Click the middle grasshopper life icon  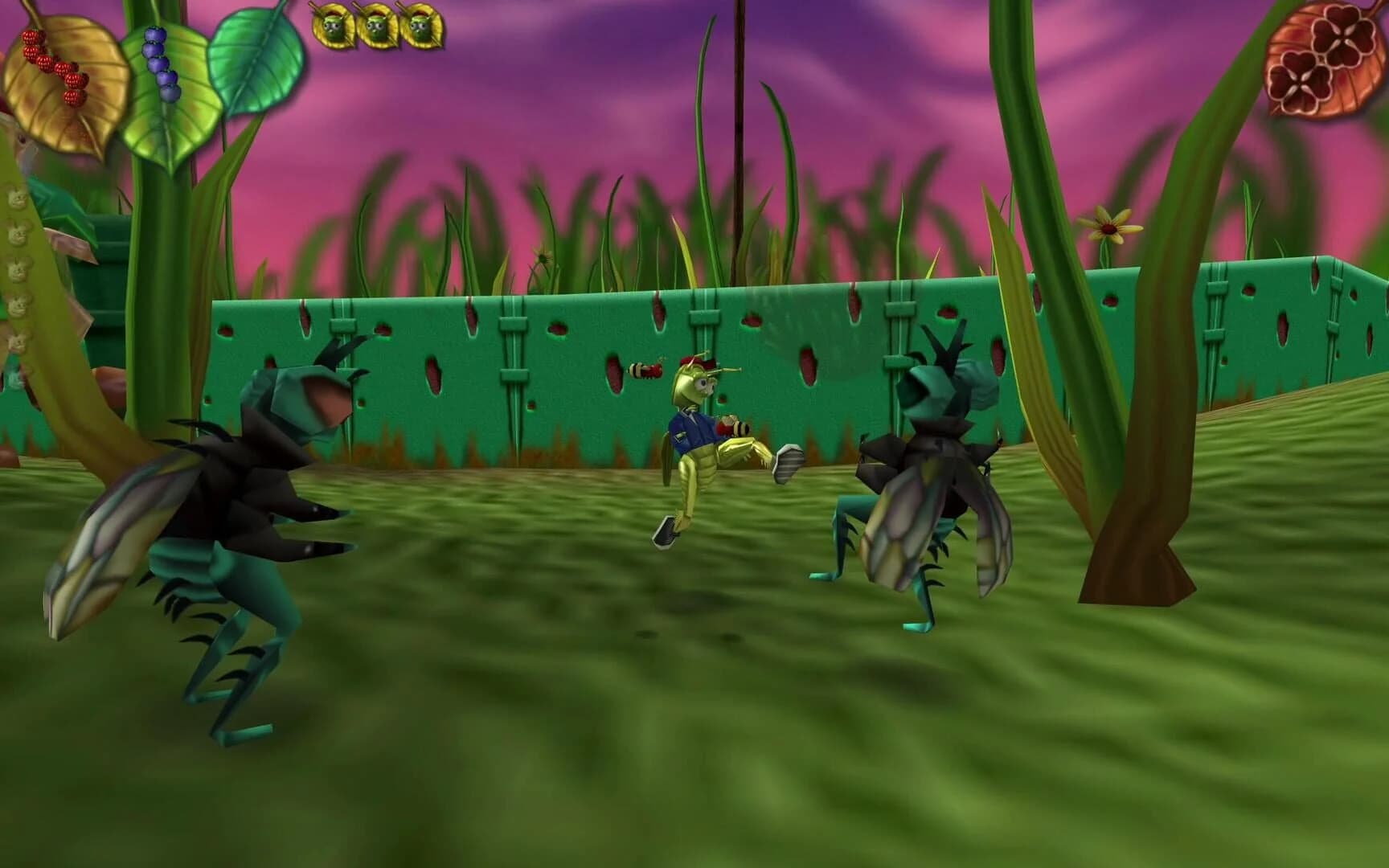376,24
